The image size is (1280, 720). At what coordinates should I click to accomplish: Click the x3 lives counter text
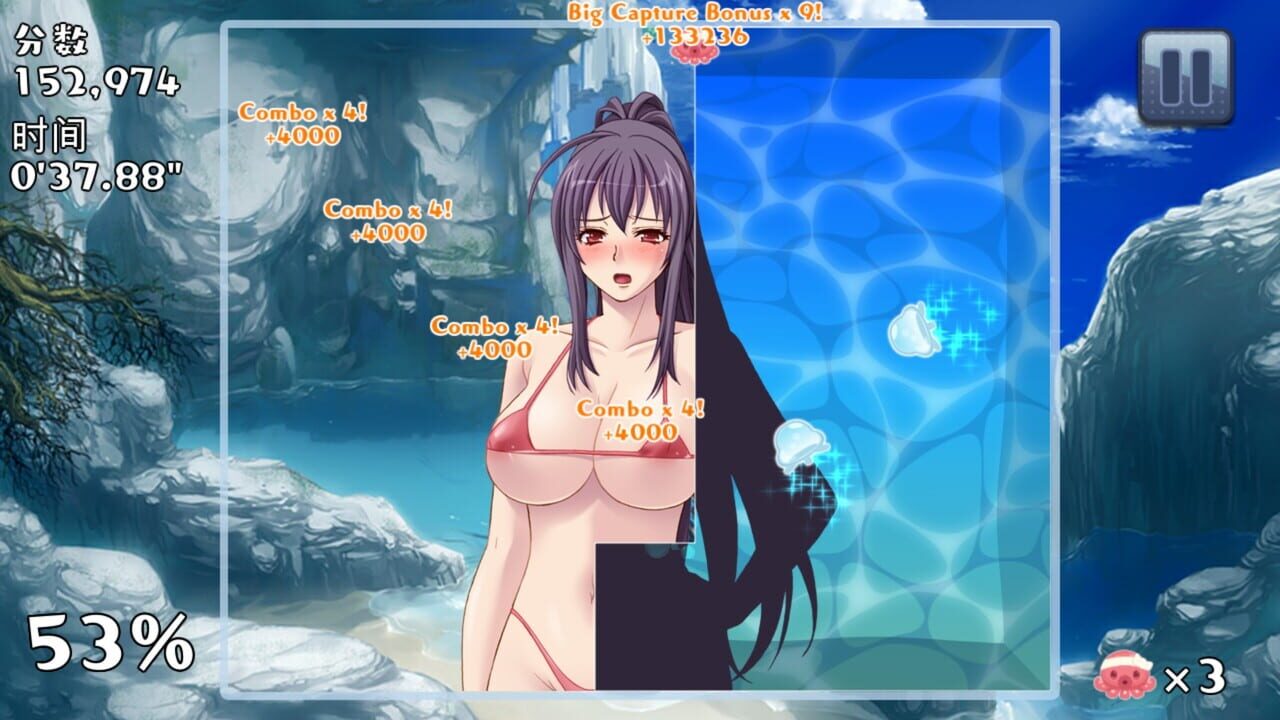(x=1192, y=675)
